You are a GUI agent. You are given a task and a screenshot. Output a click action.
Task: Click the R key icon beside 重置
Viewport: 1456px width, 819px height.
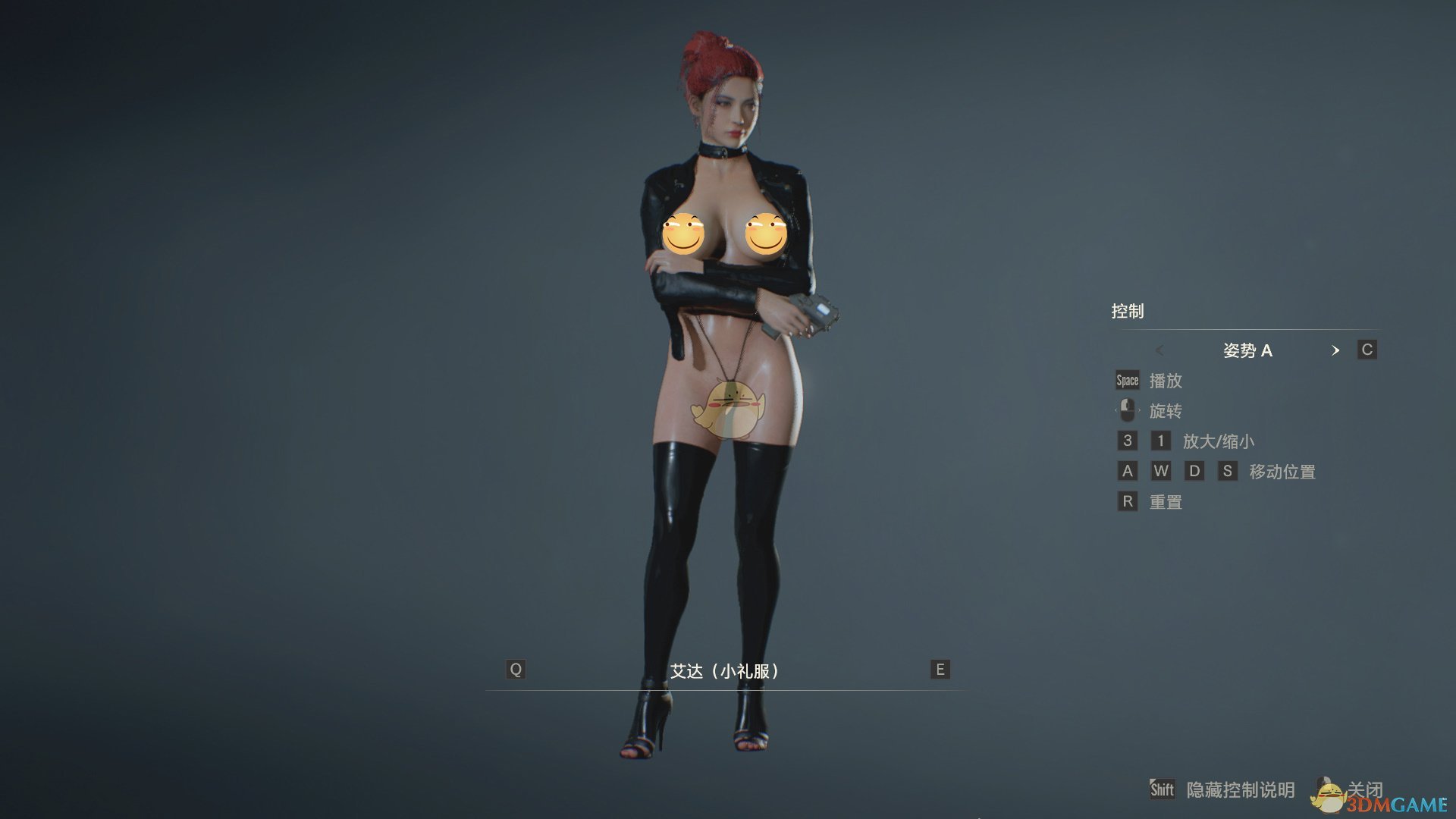click(1127, 501)
